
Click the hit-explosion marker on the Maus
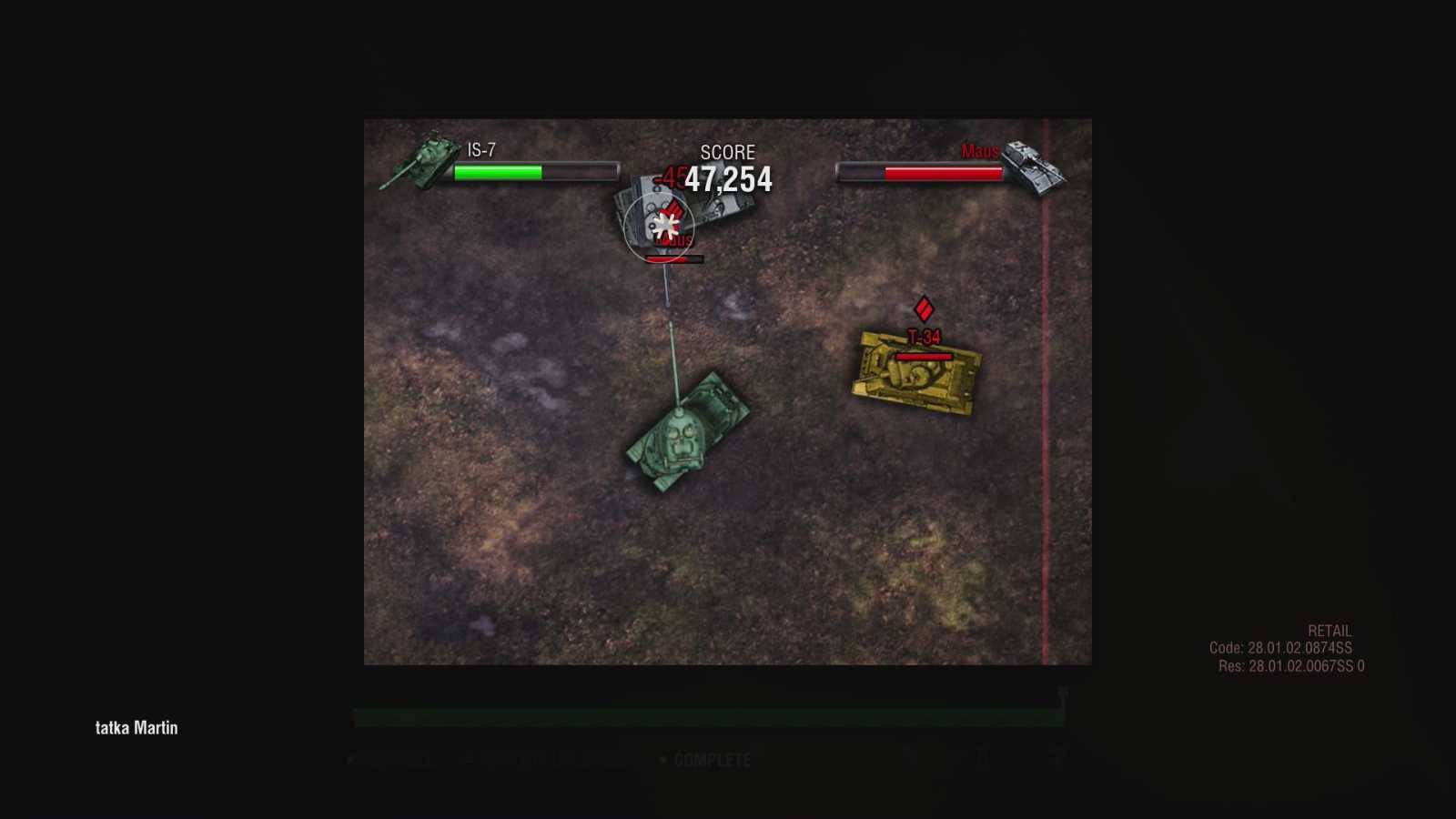click(664, 223)
